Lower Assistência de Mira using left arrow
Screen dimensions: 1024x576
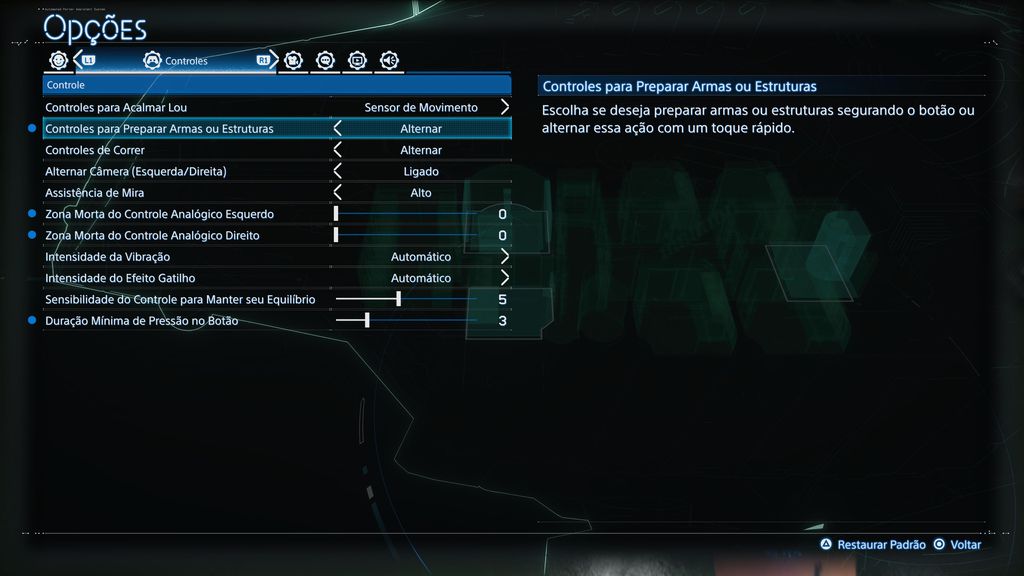point(337,192)
